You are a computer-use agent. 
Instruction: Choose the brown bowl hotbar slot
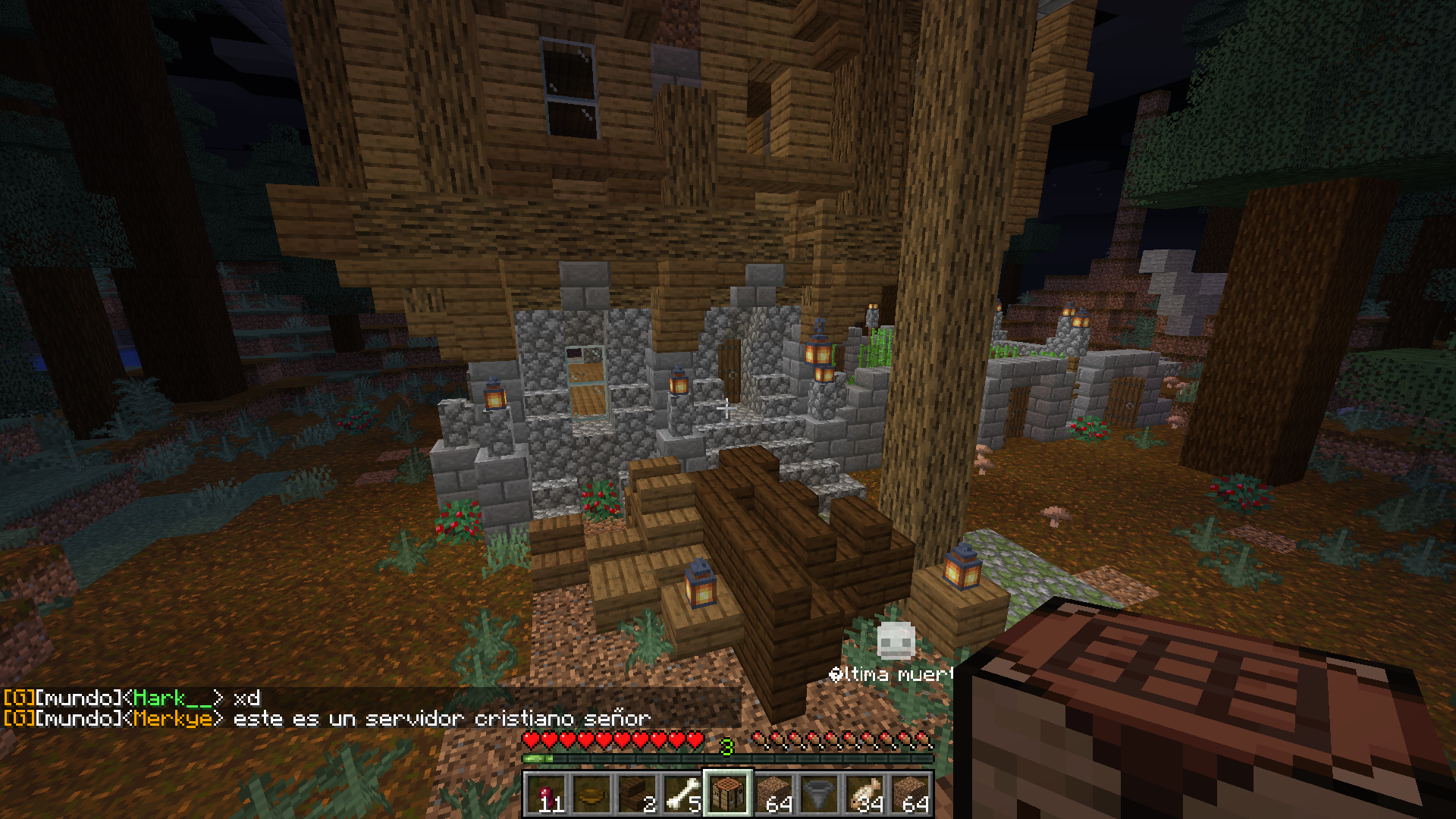click(x=591, y=794)
